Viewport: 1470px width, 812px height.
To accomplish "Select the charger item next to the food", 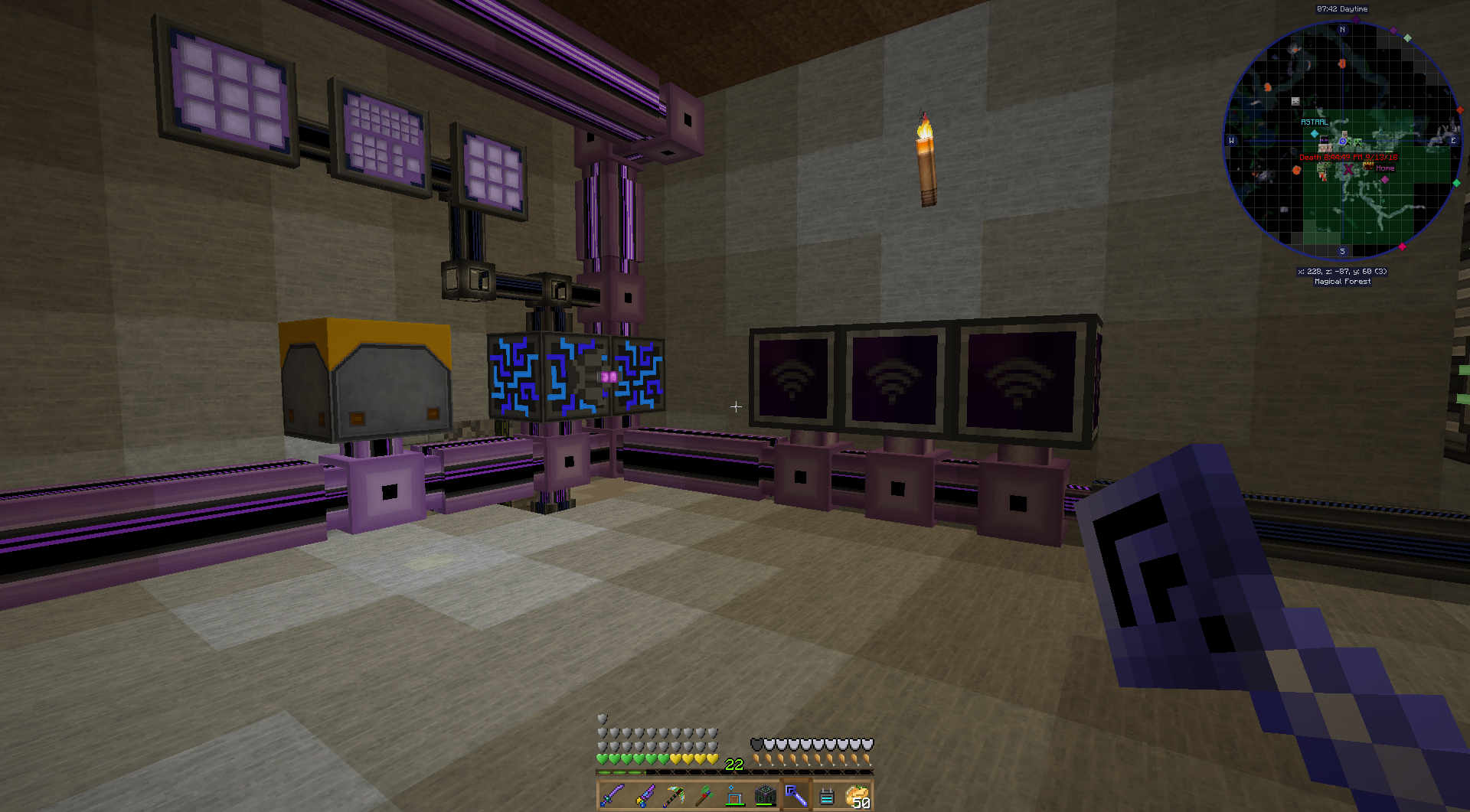I will point(828,796).
